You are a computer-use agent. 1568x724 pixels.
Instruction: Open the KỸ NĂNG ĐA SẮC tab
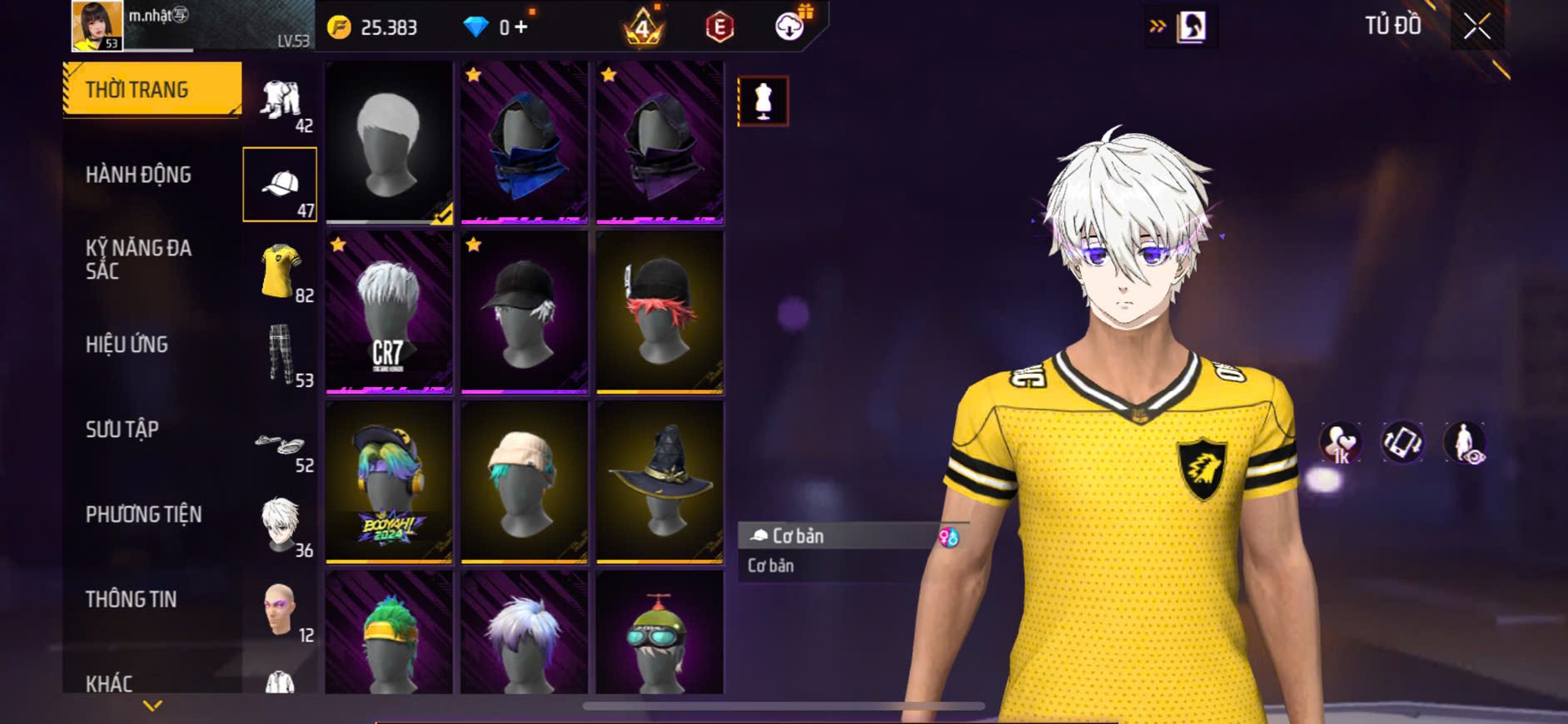point(138,259)
